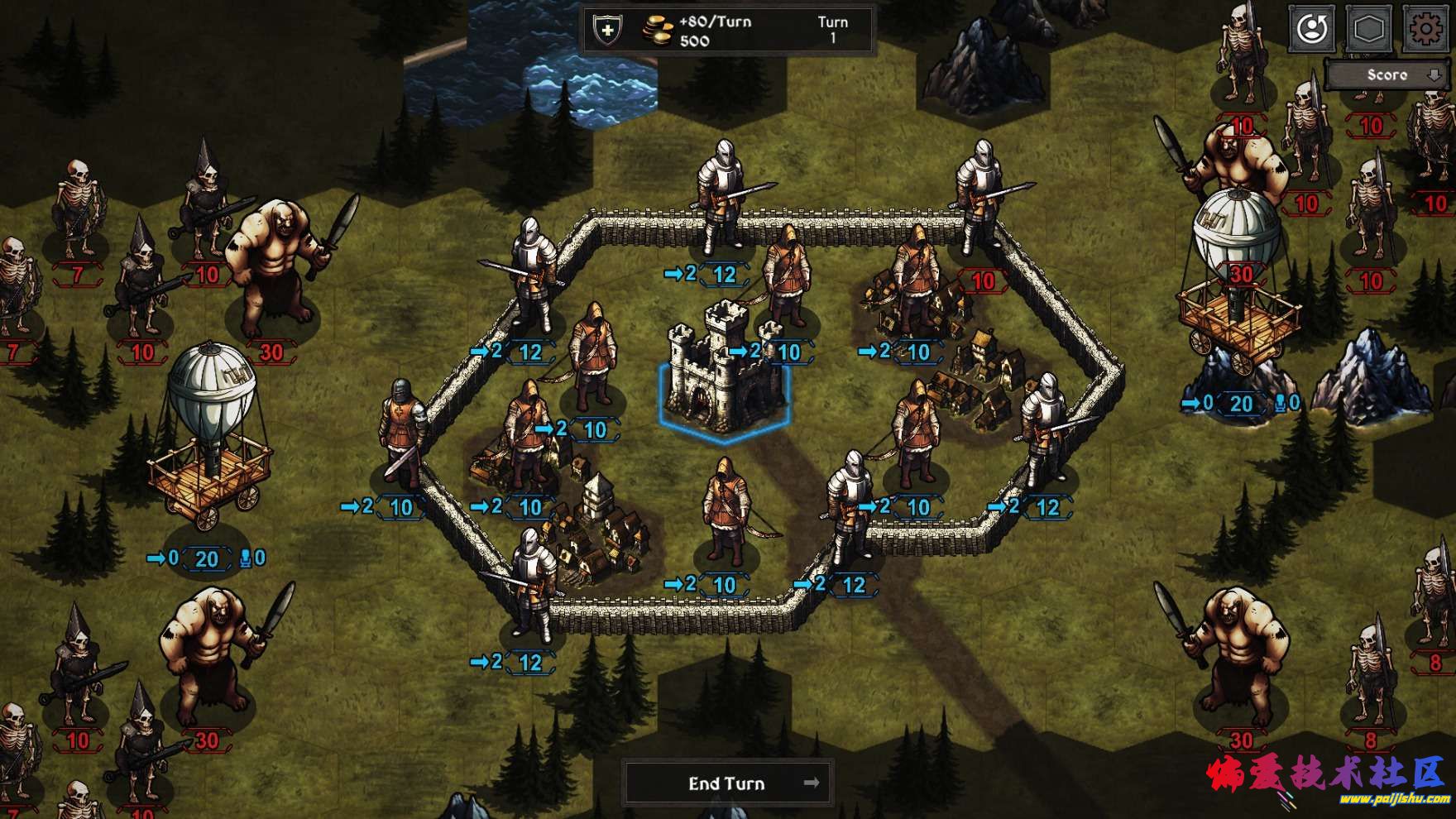
Task: Toggle the hexagon grid button
Action: click(x=1369, y=31)
